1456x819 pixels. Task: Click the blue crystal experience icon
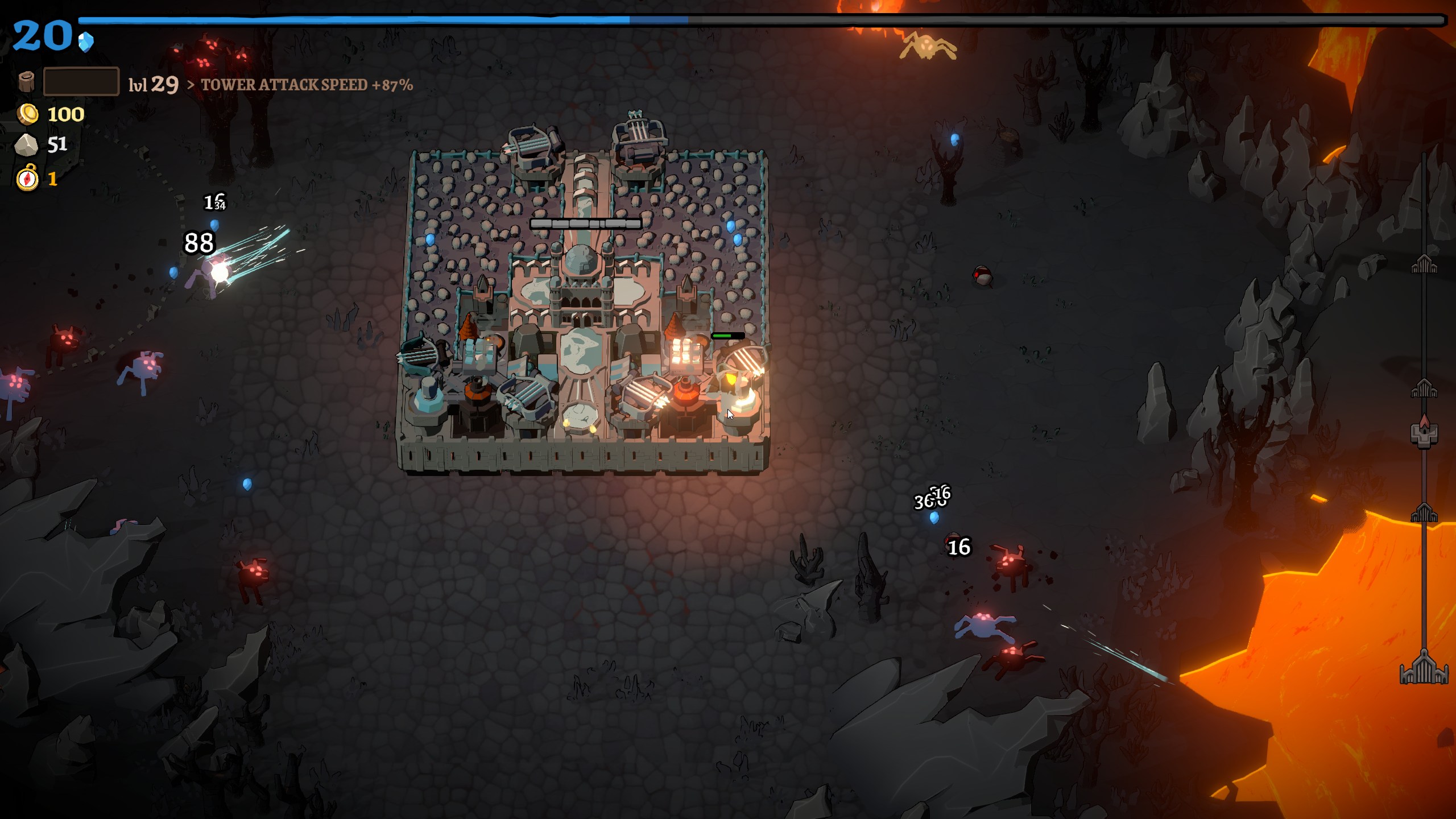pyautogui.click(x=86, y=42)
